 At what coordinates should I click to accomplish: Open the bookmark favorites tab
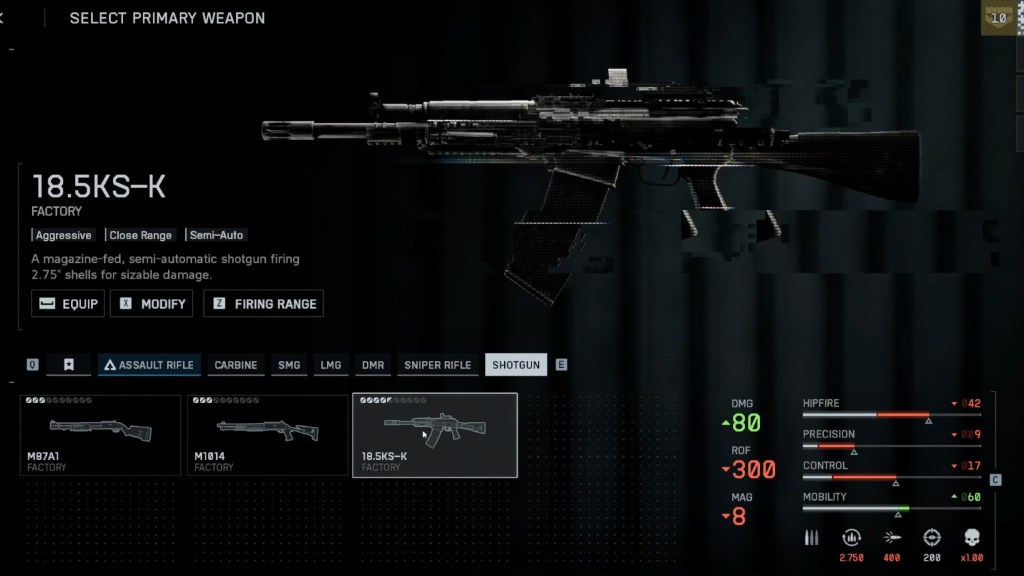pos(69,365)
